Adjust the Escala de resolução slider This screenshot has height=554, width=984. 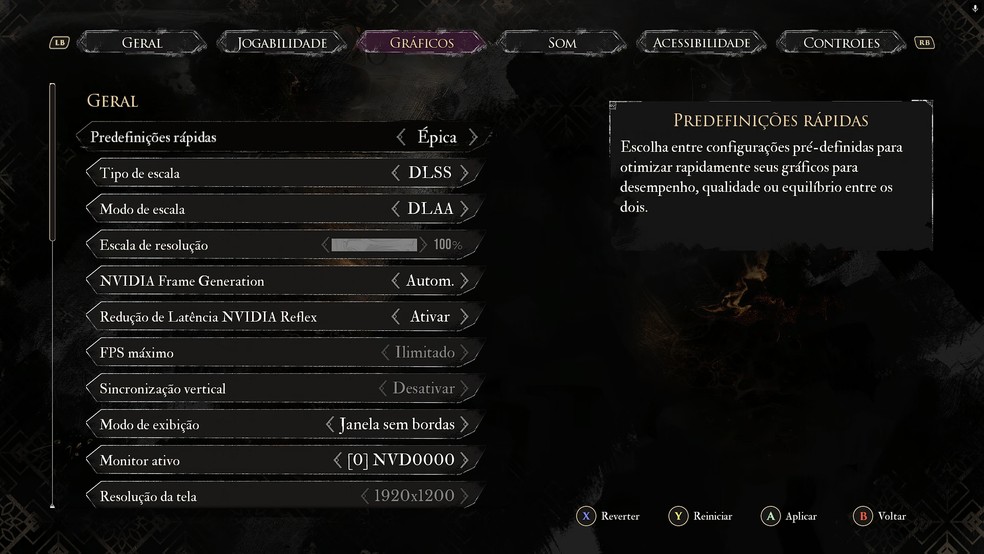tap(374, 245)
